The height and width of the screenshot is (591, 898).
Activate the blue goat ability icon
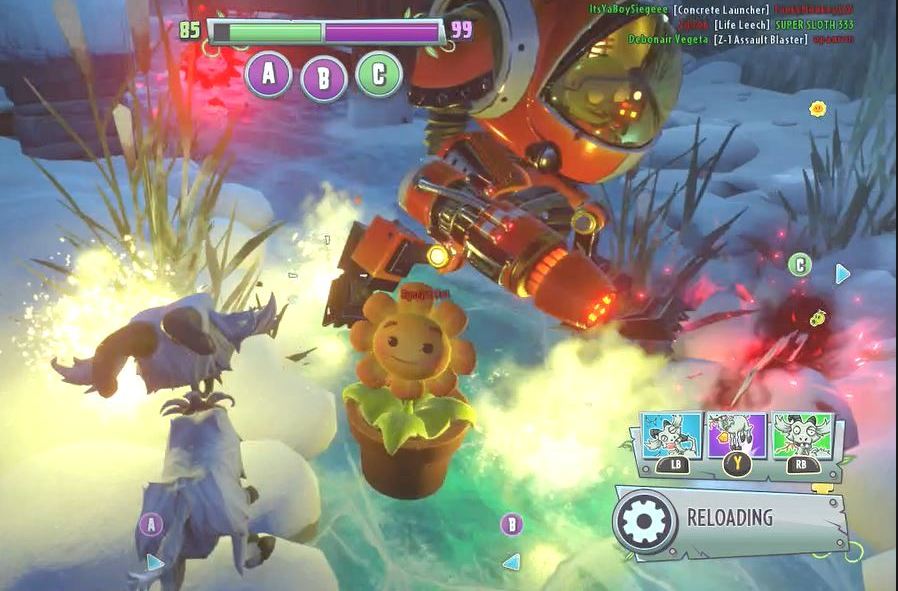[668, 434]
